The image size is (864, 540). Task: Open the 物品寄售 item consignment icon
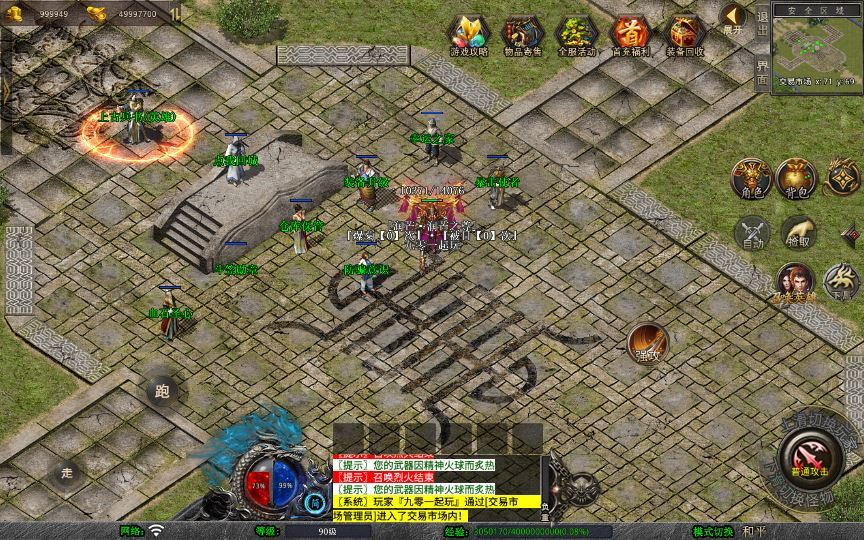[523, 35]
